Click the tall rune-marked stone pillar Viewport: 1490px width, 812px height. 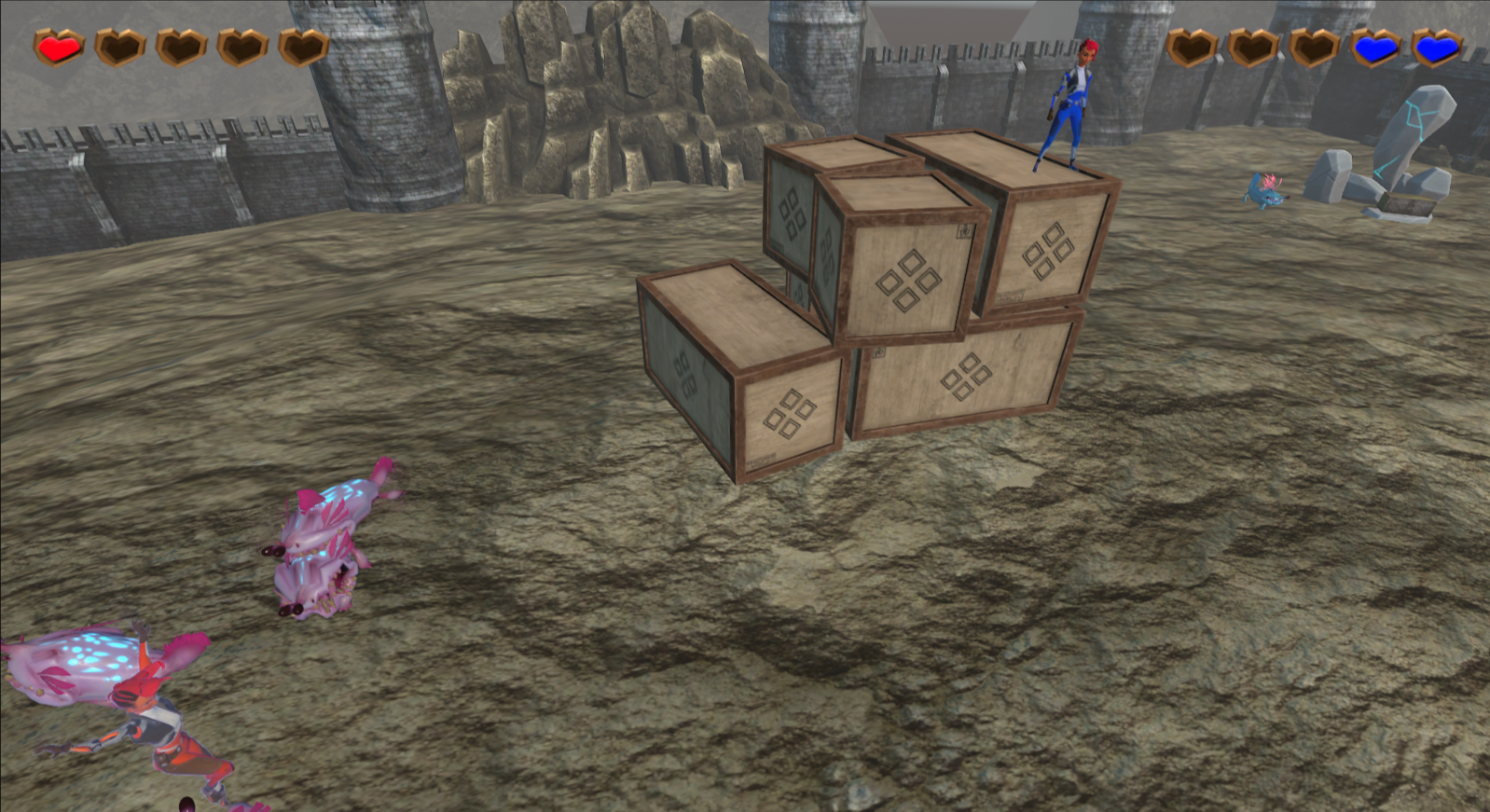(1413, 131)
